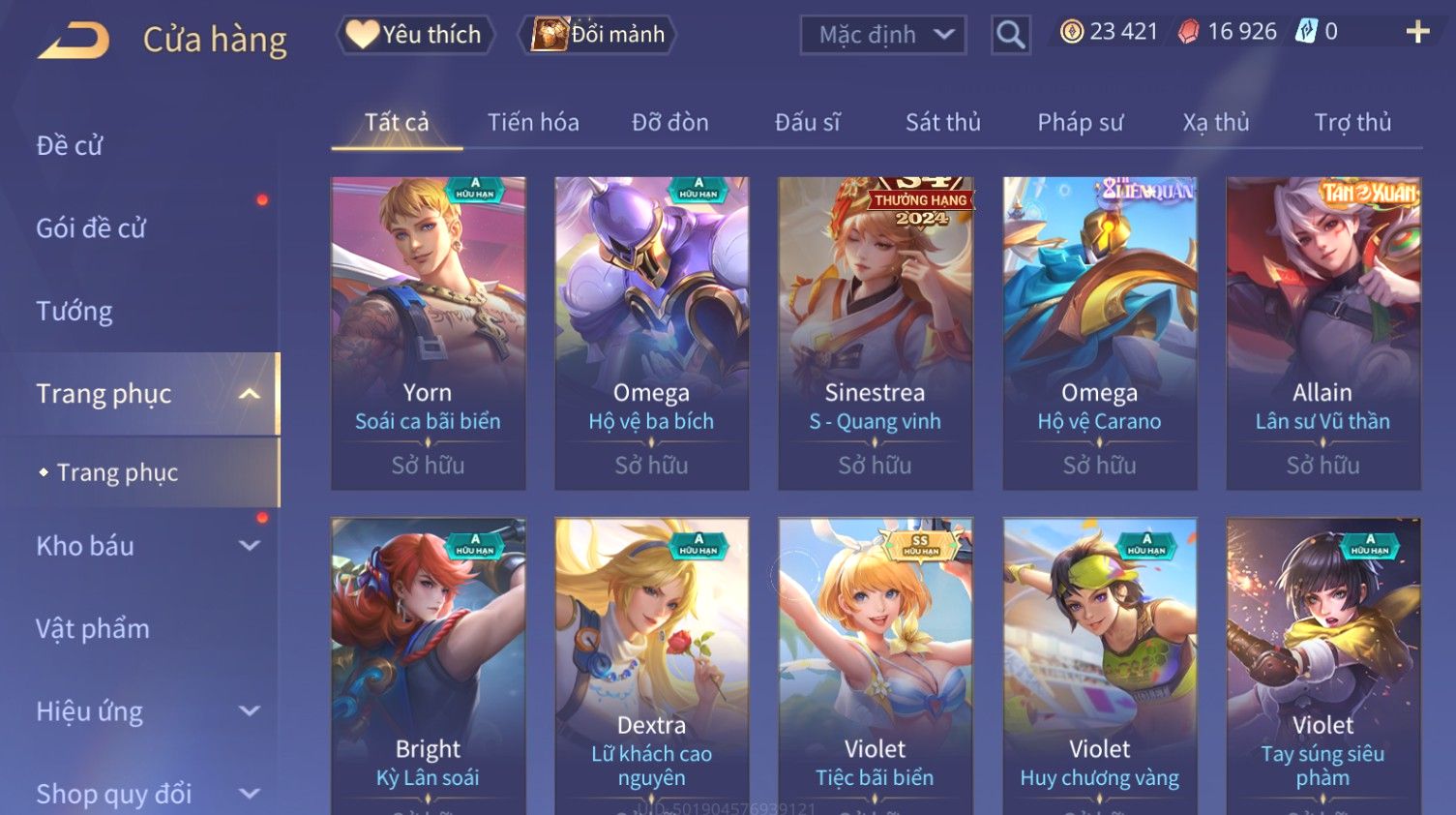Show the Sát thủ skins tab
The width and height of the screenshot is (1456, 815).
click(942, 123)
